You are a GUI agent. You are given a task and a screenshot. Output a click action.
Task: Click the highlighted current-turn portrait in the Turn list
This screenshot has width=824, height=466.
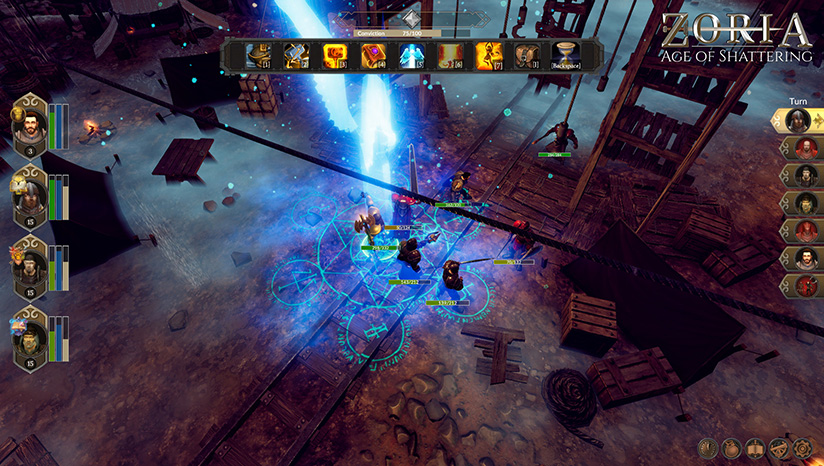[798, 121]
